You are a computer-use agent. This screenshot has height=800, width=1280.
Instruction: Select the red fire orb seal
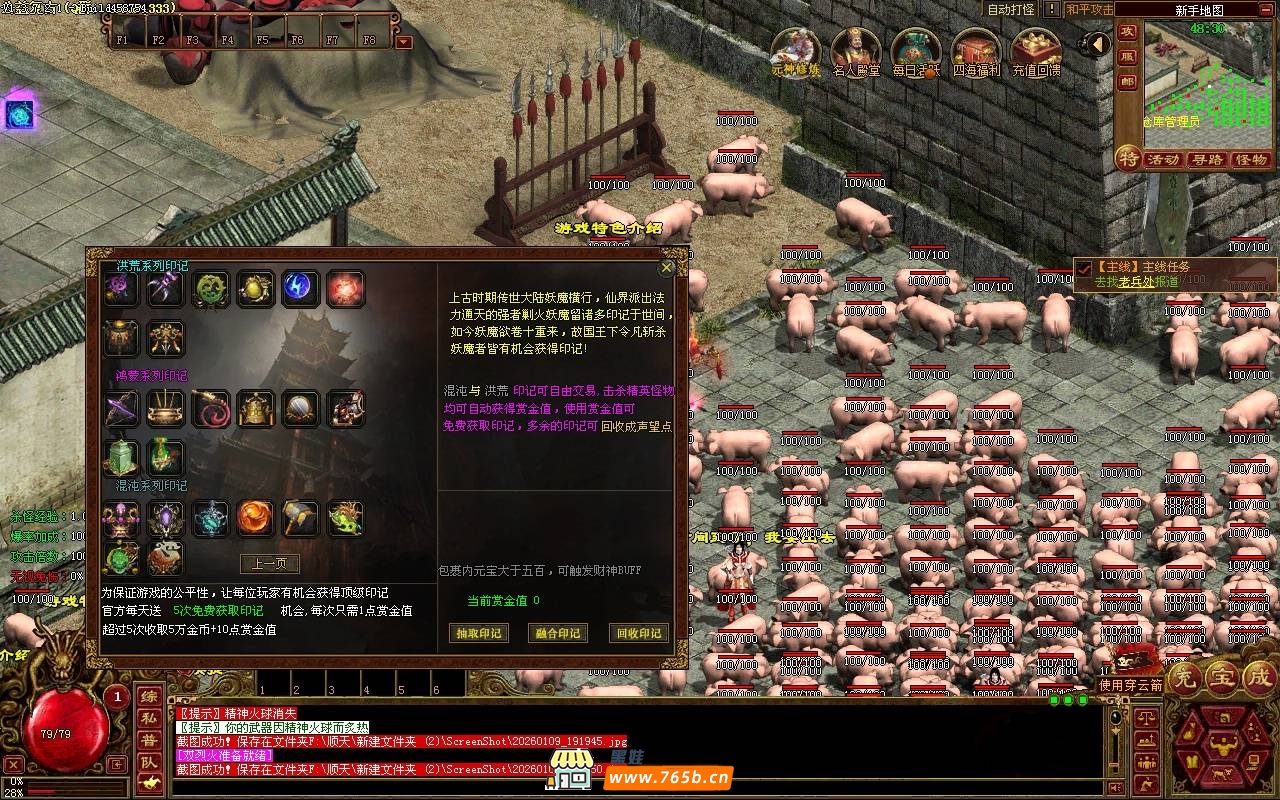(345, 289)
